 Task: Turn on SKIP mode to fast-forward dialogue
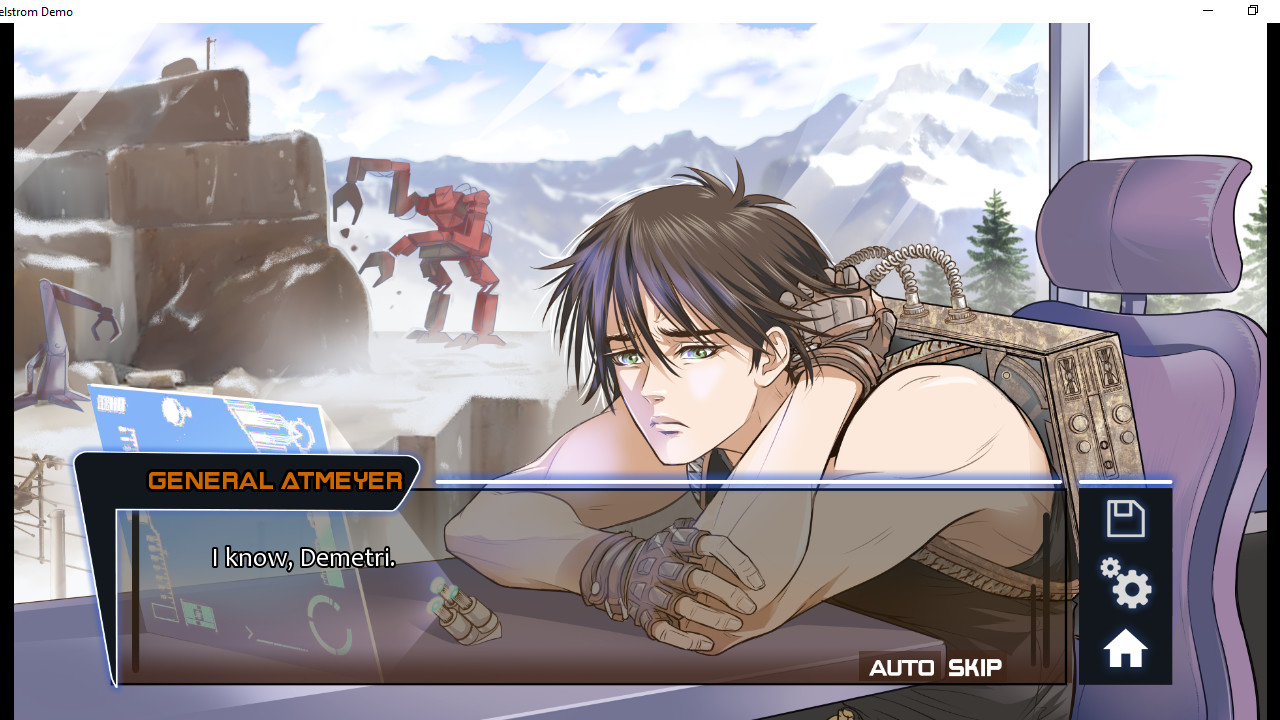(x=975, y=667)
